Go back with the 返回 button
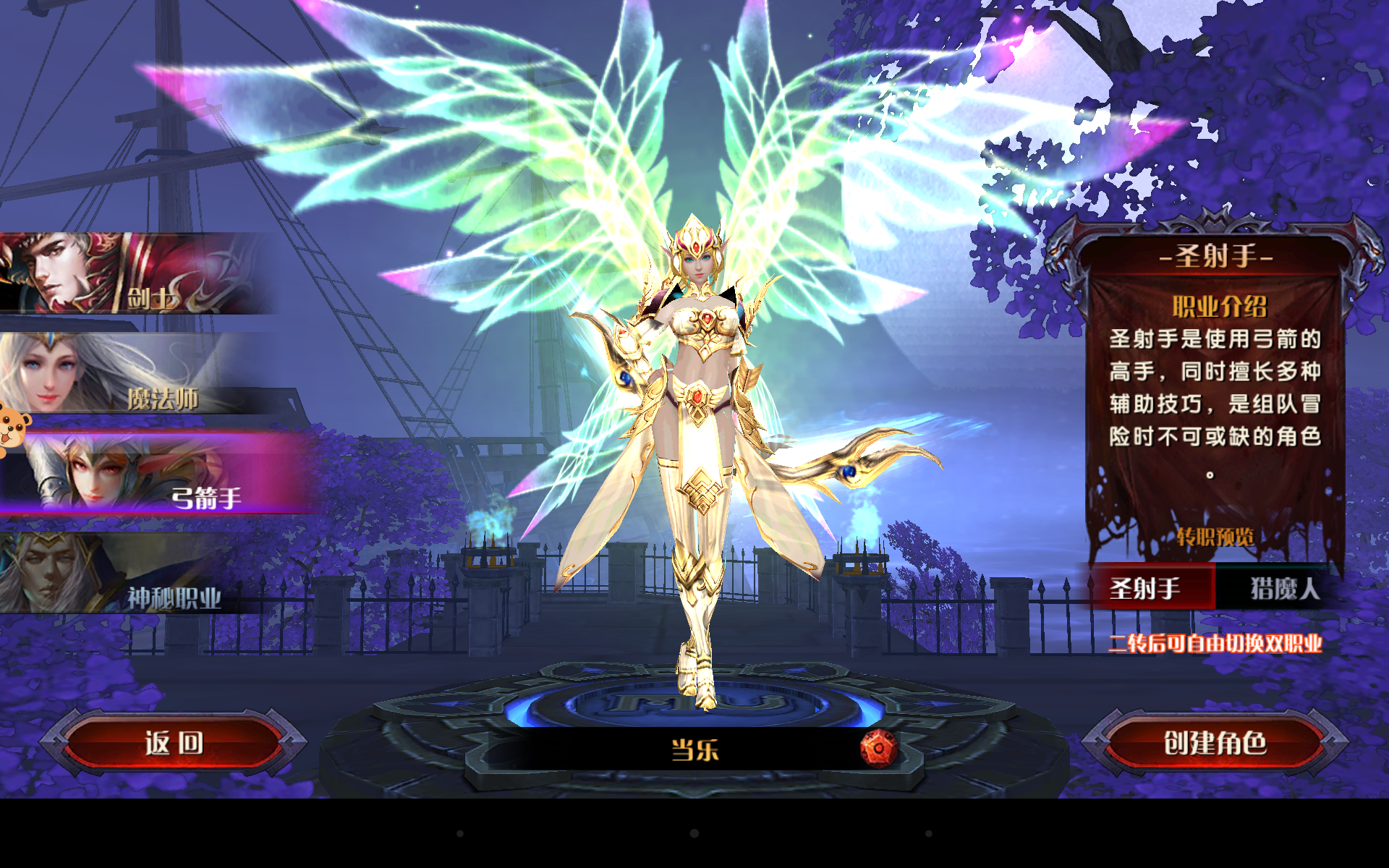 tap(174, 743)
